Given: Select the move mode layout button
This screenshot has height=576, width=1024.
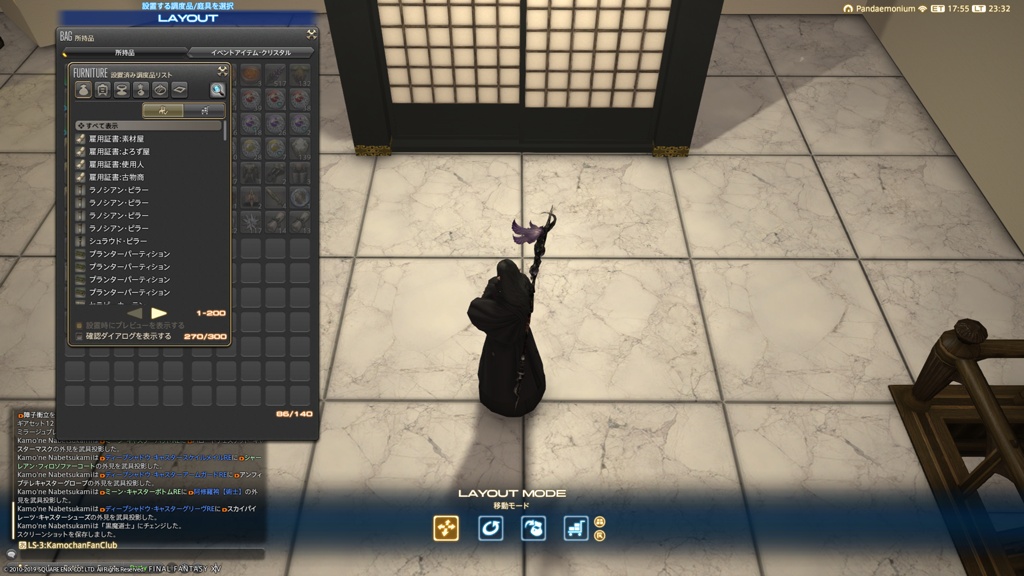Looking at the screenshot, I should (x=446, y=528).
